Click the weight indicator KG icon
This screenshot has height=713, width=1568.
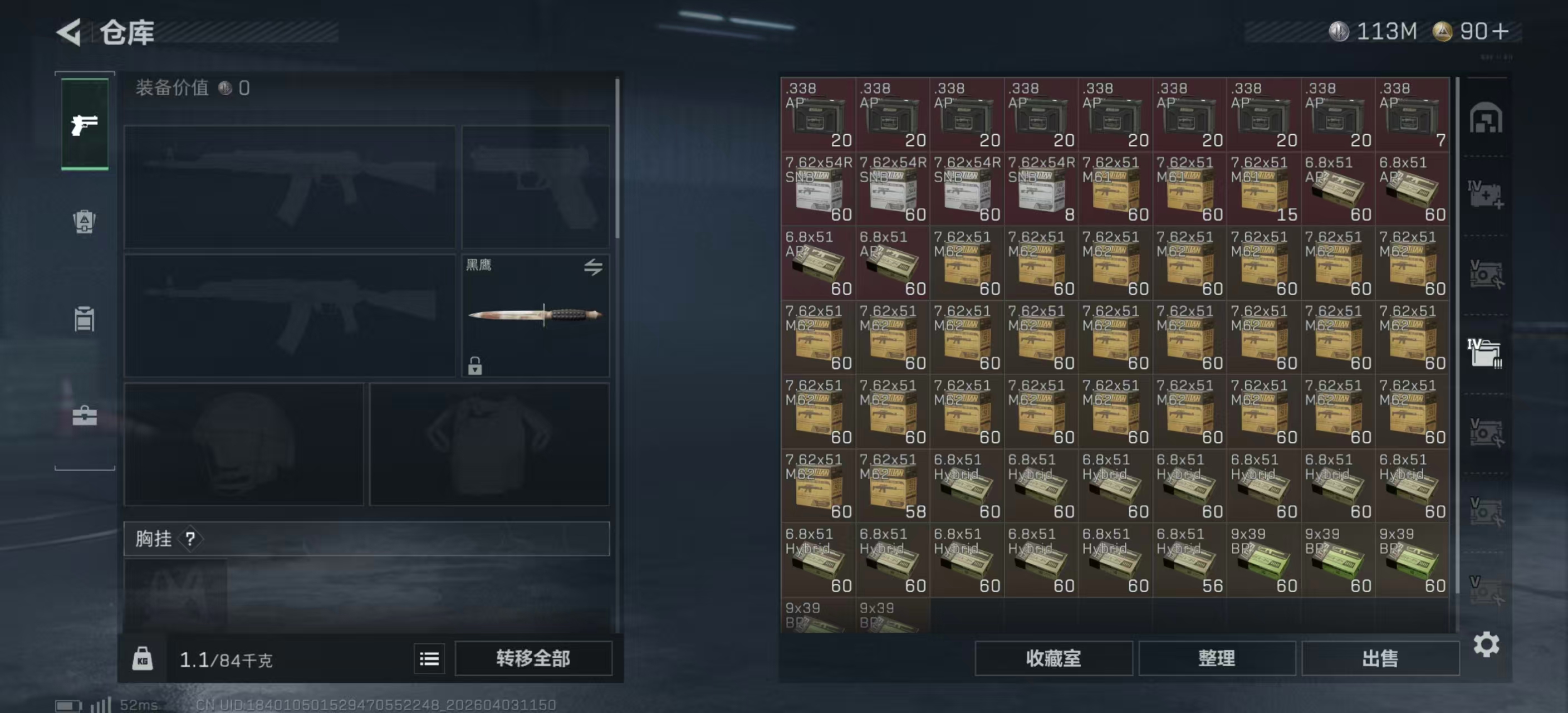click(144, 658)
